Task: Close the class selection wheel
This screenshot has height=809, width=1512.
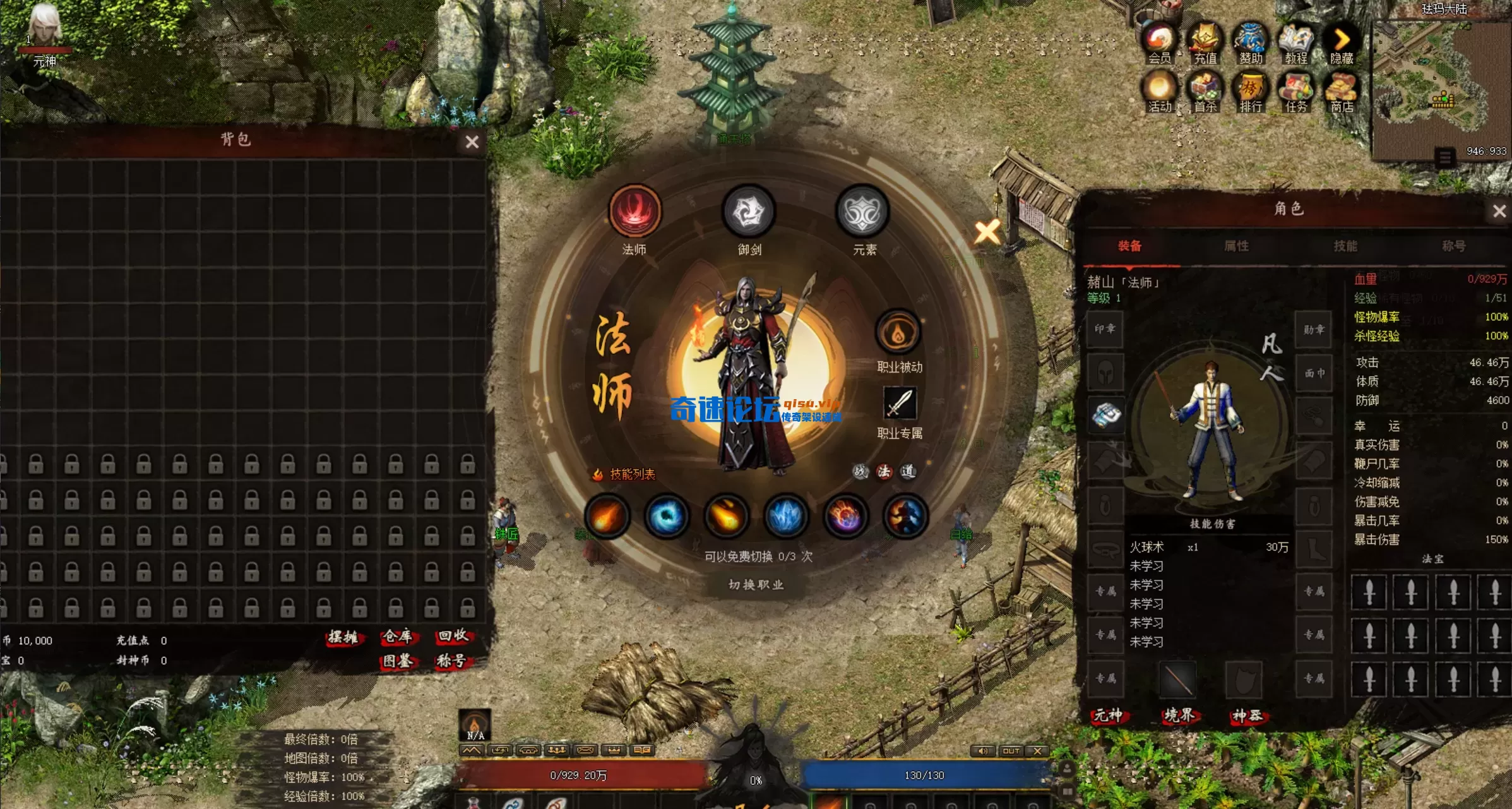Action: click(x=987, y=232)
